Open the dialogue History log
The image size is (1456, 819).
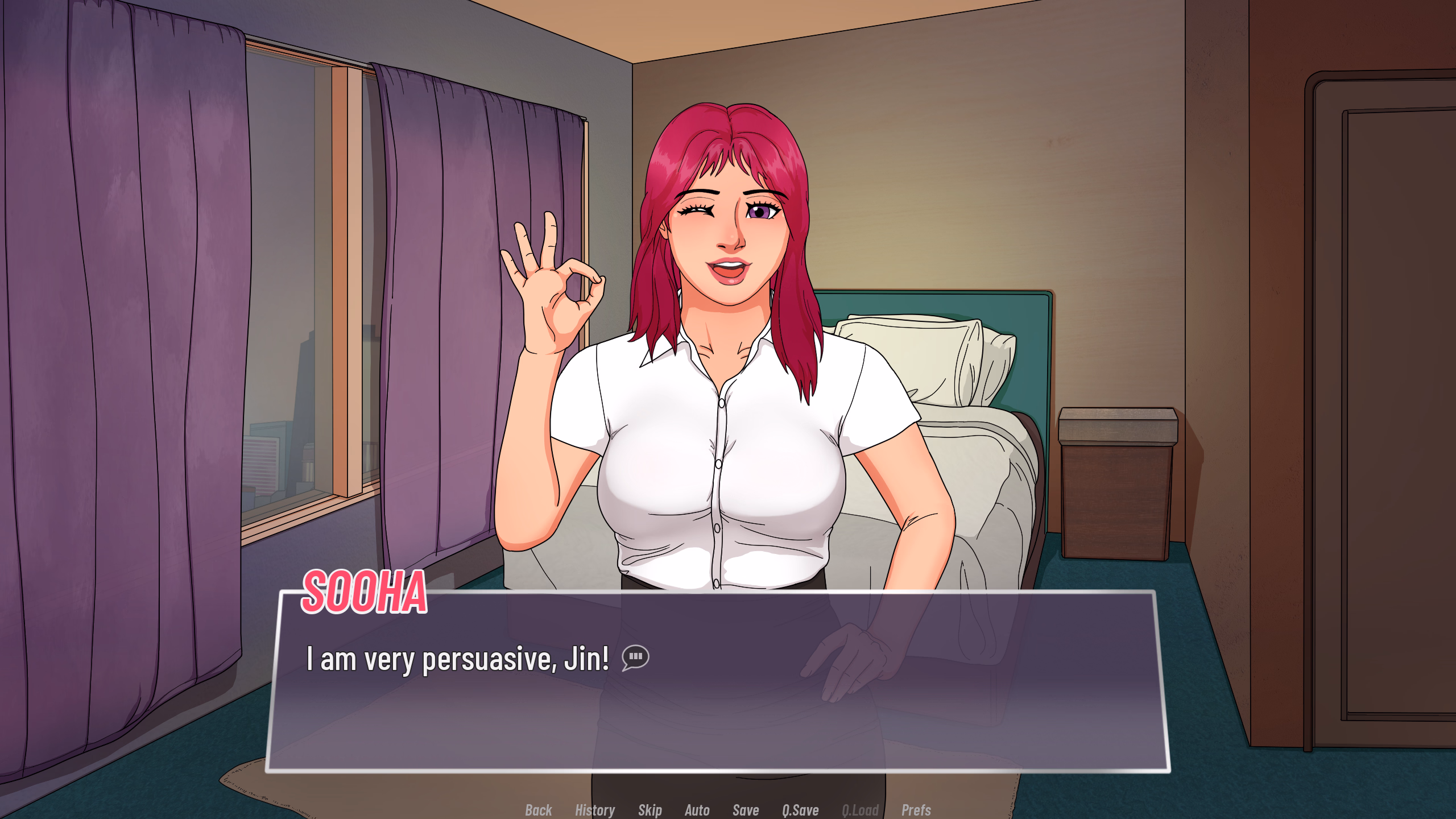pyautogui.click(x=594, y=810)
